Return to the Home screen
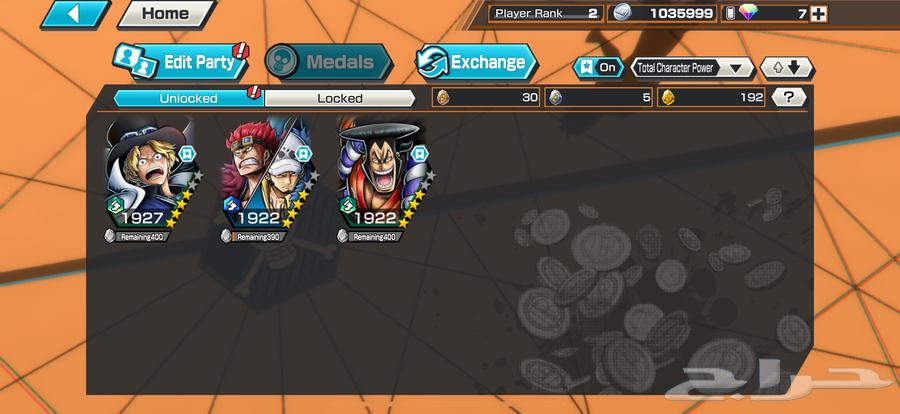 click(165, 14)
